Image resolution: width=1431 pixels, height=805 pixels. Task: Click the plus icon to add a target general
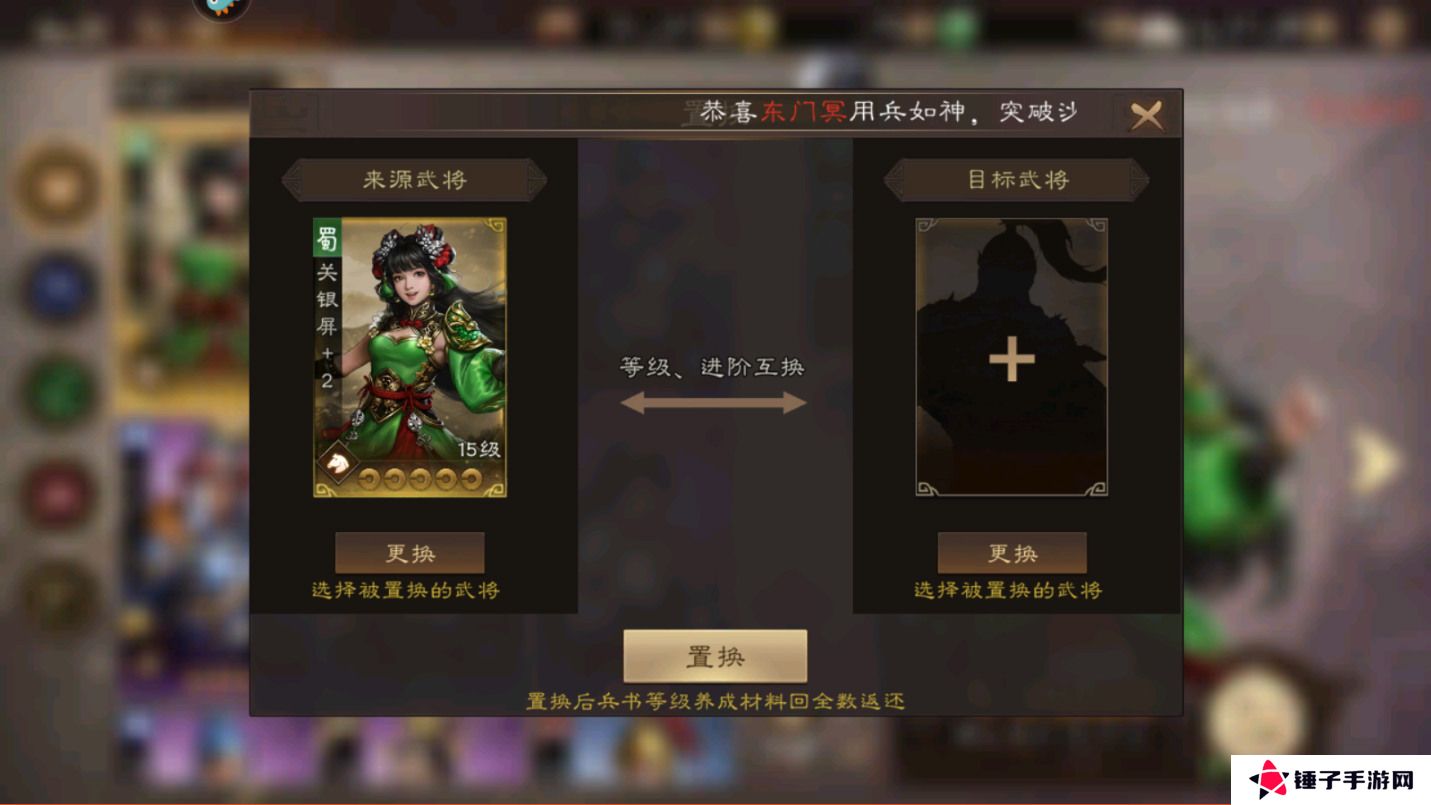(1010, 358)
